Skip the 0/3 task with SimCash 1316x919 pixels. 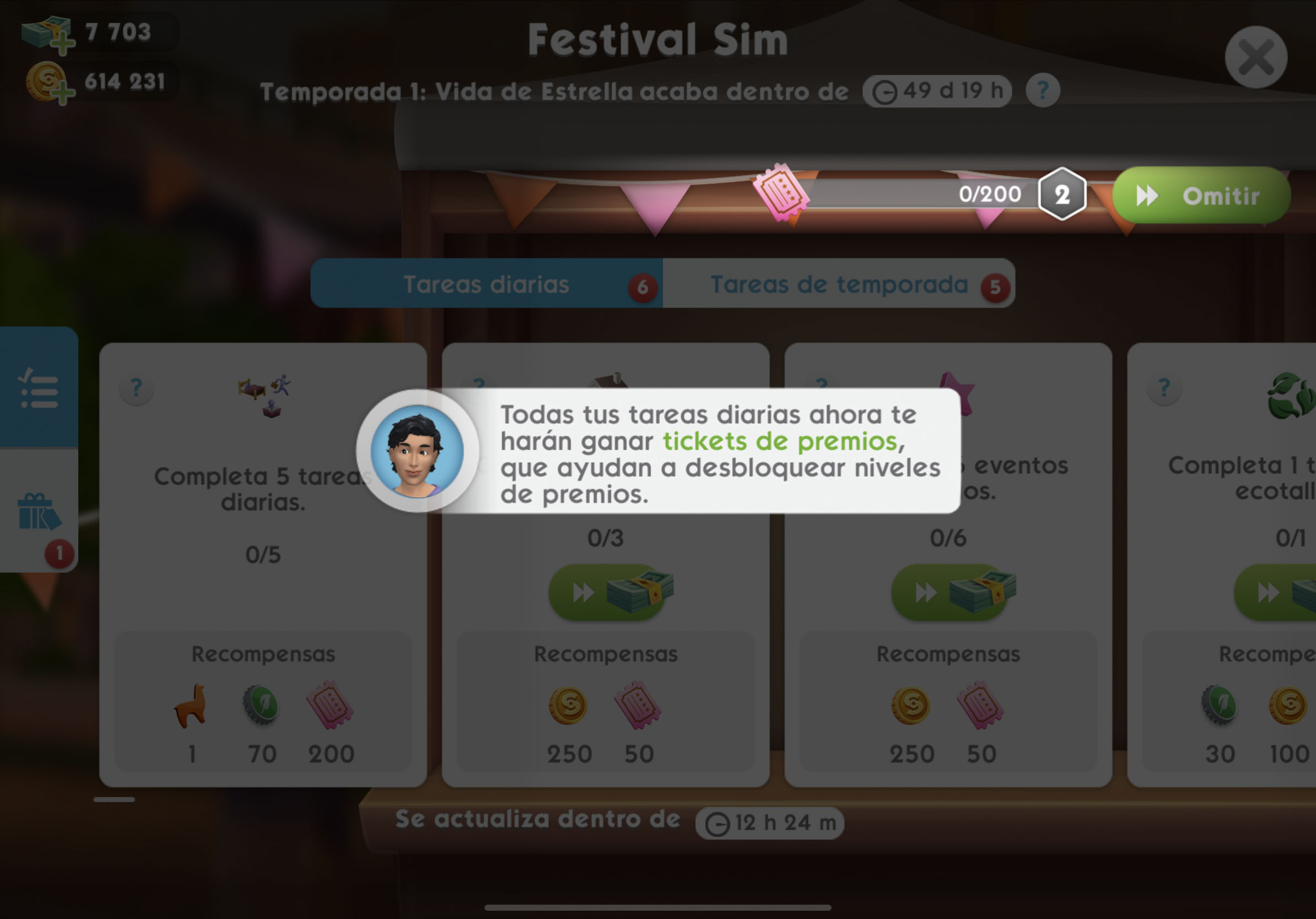coord(610,592)
